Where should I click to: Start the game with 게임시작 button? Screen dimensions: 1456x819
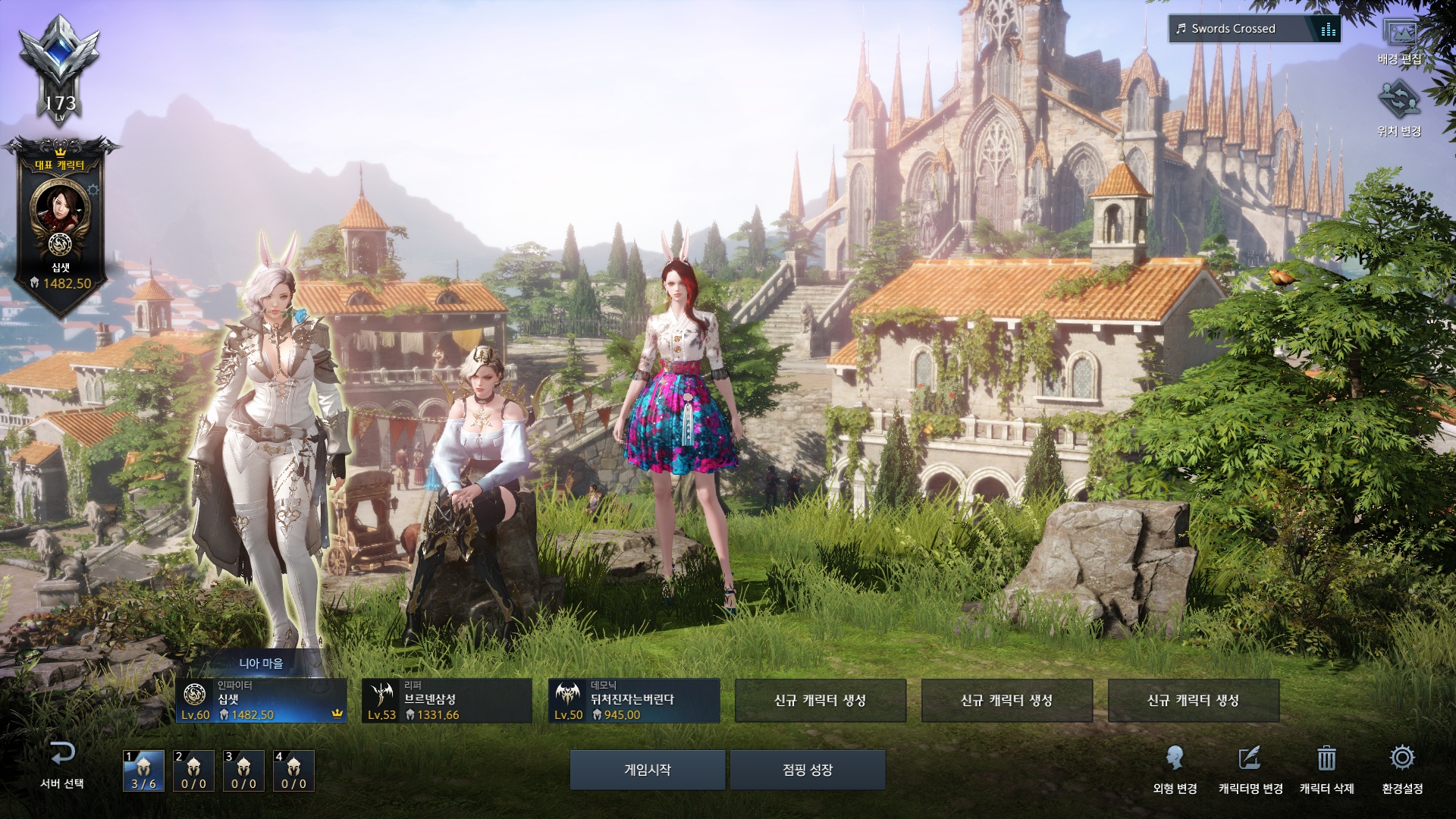tap(647, 770)
